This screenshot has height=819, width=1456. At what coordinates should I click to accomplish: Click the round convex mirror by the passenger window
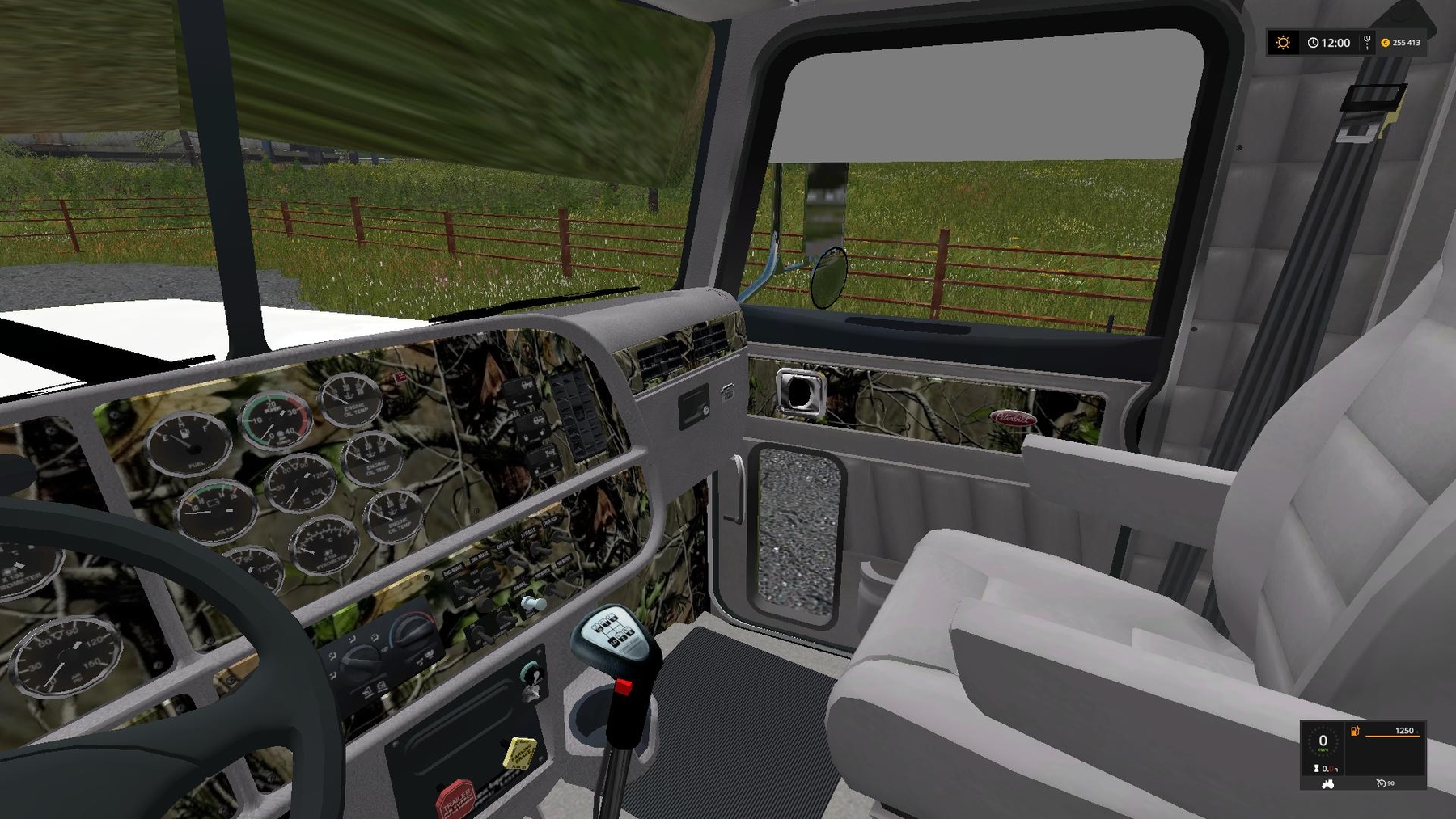pos(829,279)
